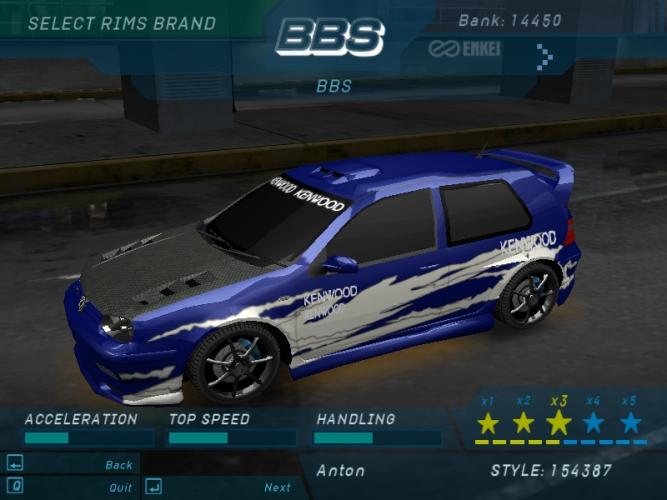Select the BBS rims brand logo
The height and width of the screenshot is (500, 667).
pos(331,38)
